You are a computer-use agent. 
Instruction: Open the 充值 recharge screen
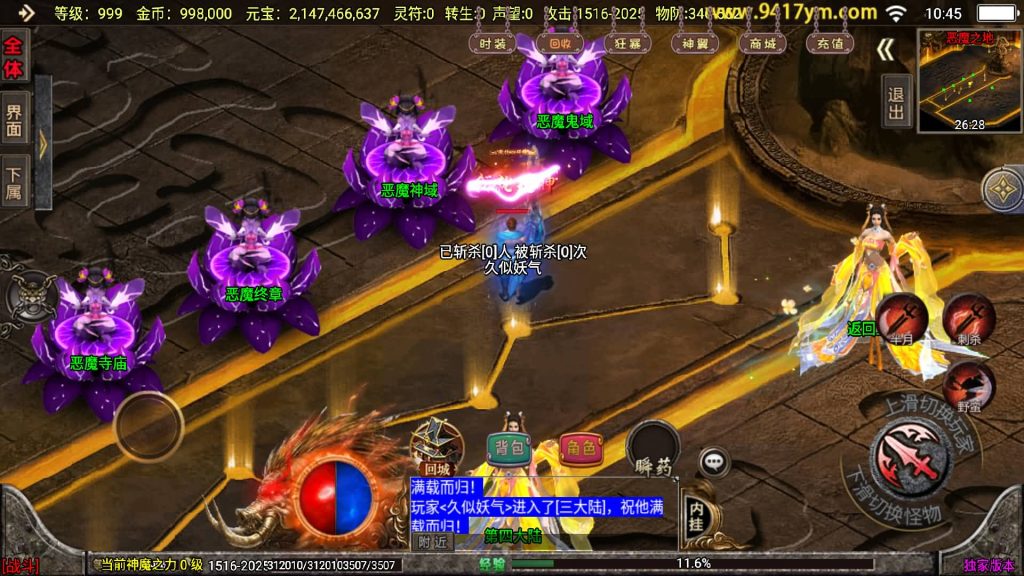coord(829,44)
